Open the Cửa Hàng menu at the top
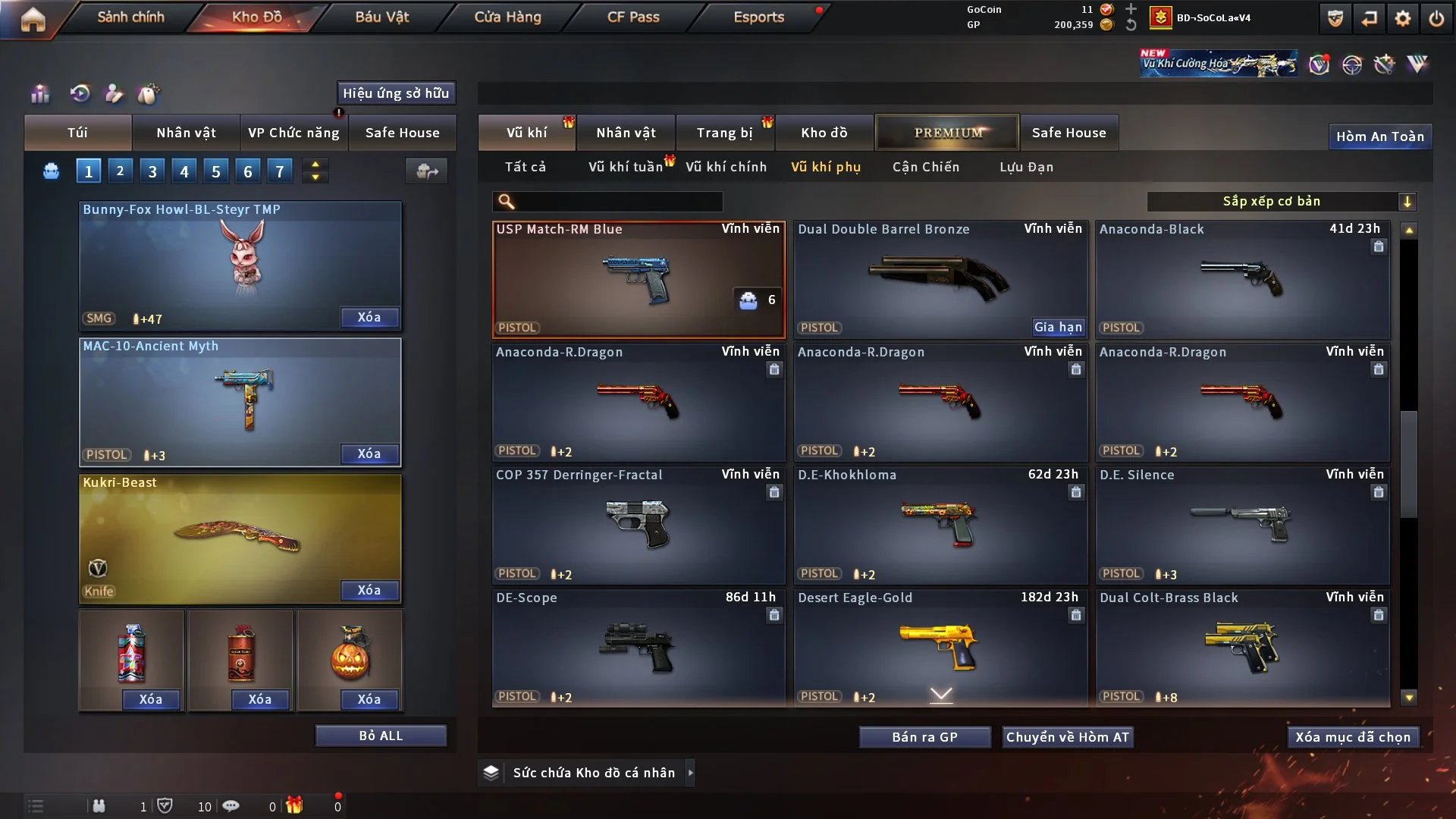 coord(508,17)
